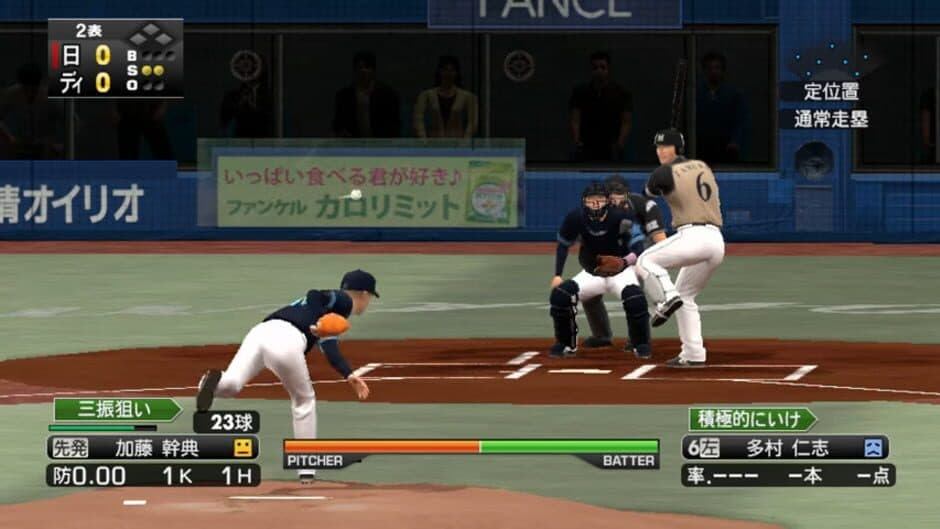Choose the 通常走塁 baserunning setting
The width and height of the screenshot is (940, 529).
click(832, 119)
